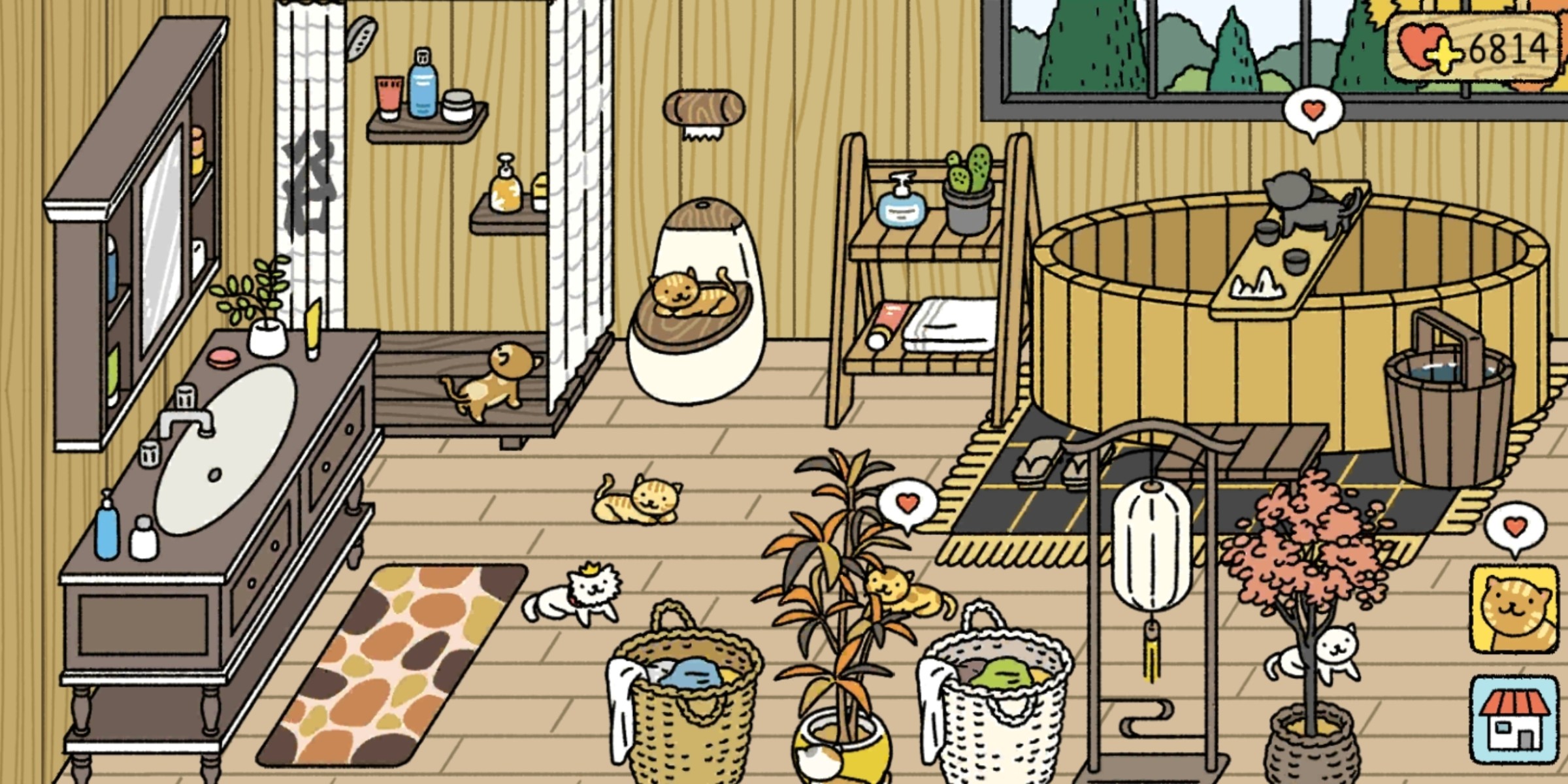Collect the heart bubble above the cat portrait button
The width and height of the screenshot is (1568, 784).
click(x=1516, y=527)
